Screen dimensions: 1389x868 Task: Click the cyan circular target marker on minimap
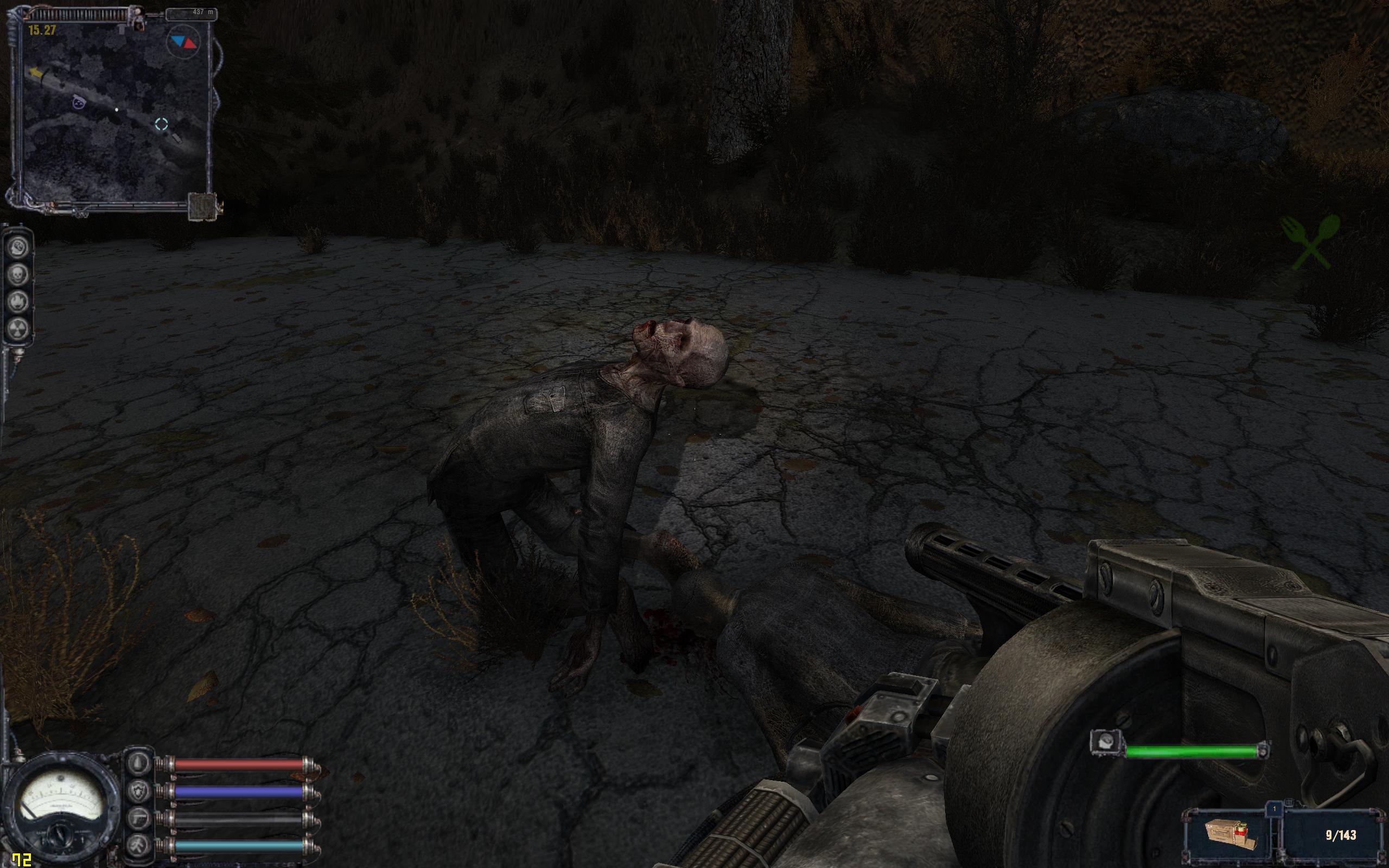click(x=161, y=124)
